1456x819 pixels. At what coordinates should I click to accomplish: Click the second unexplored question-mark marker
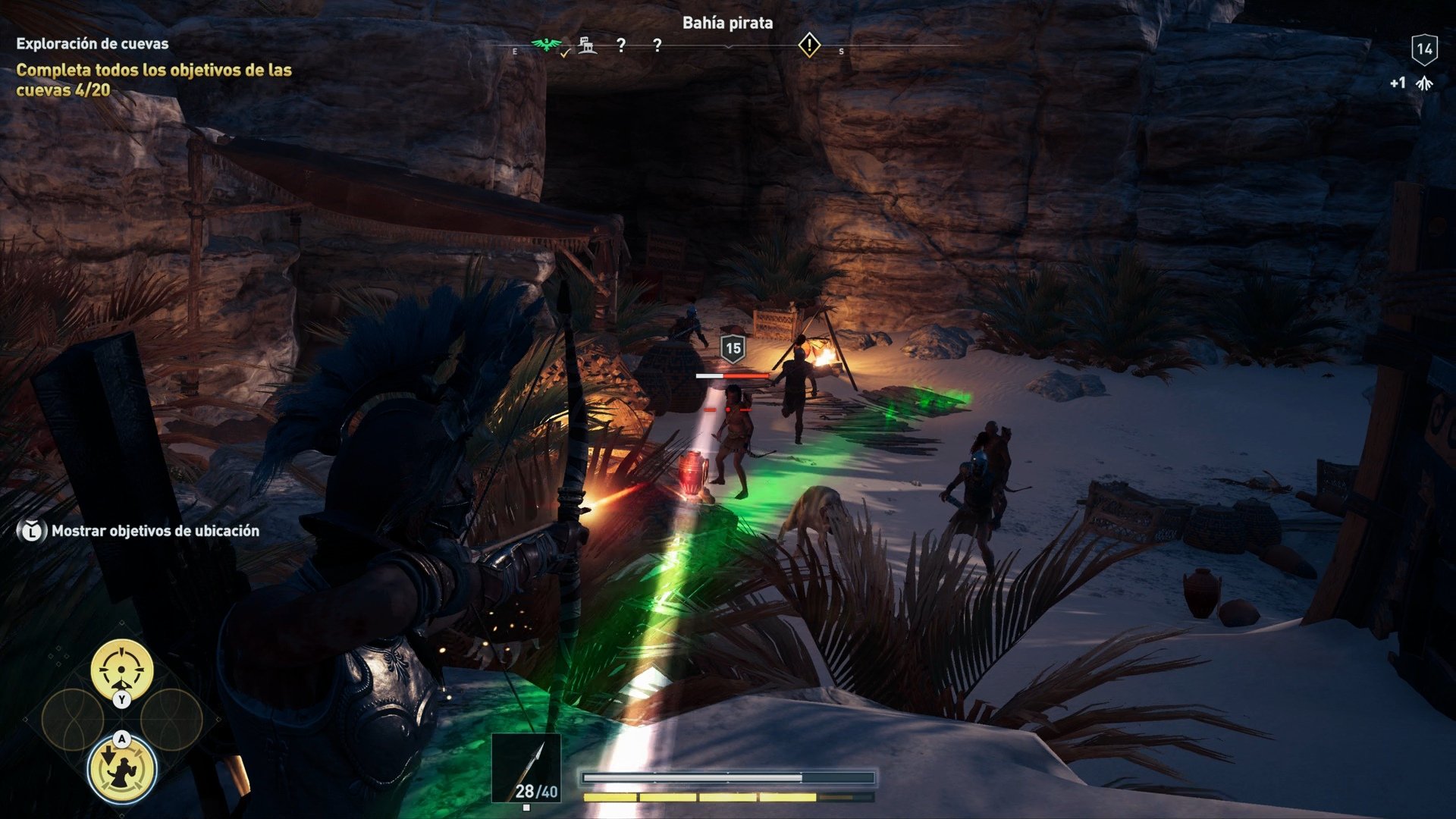point(657,44)
